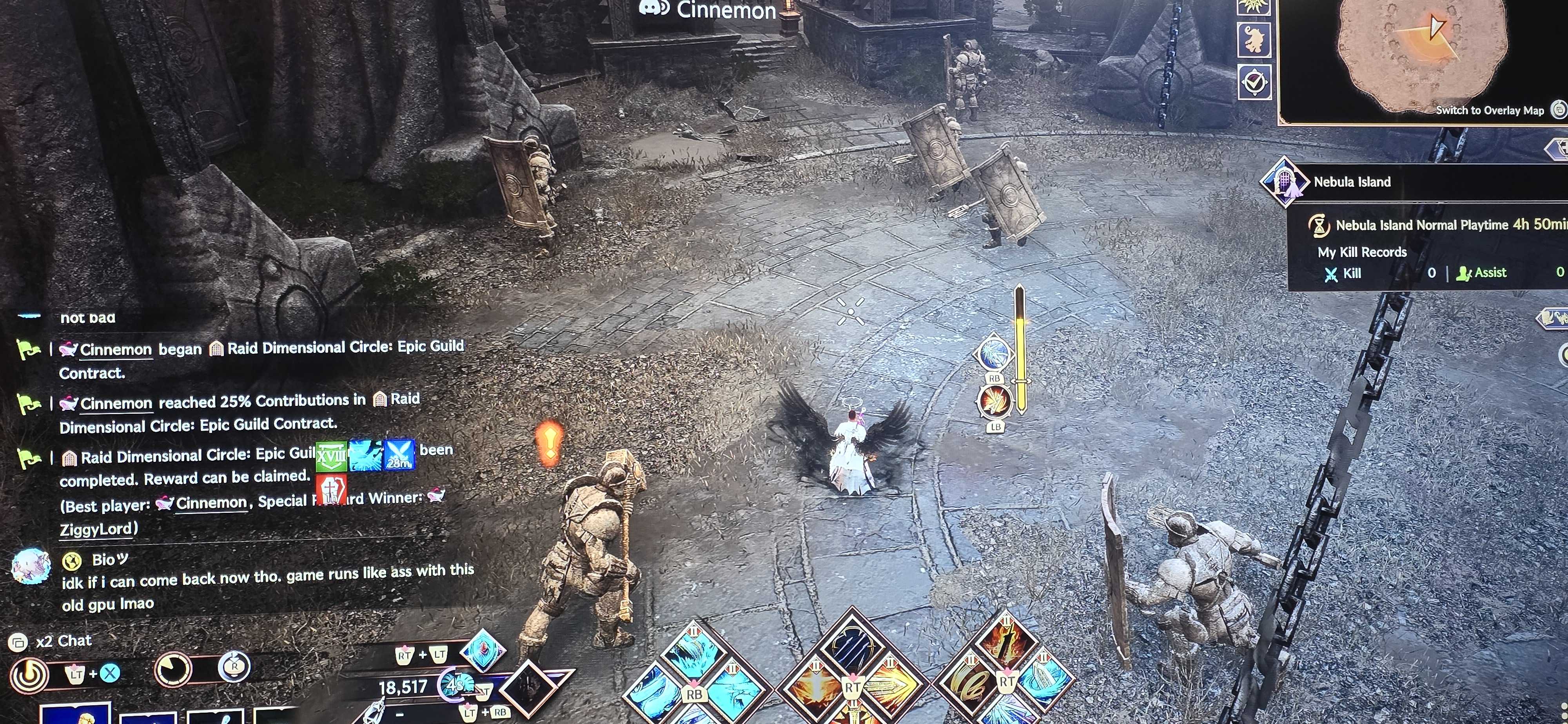
Task: Click the orange spiral power icon
Action: [x=29, y=673]
